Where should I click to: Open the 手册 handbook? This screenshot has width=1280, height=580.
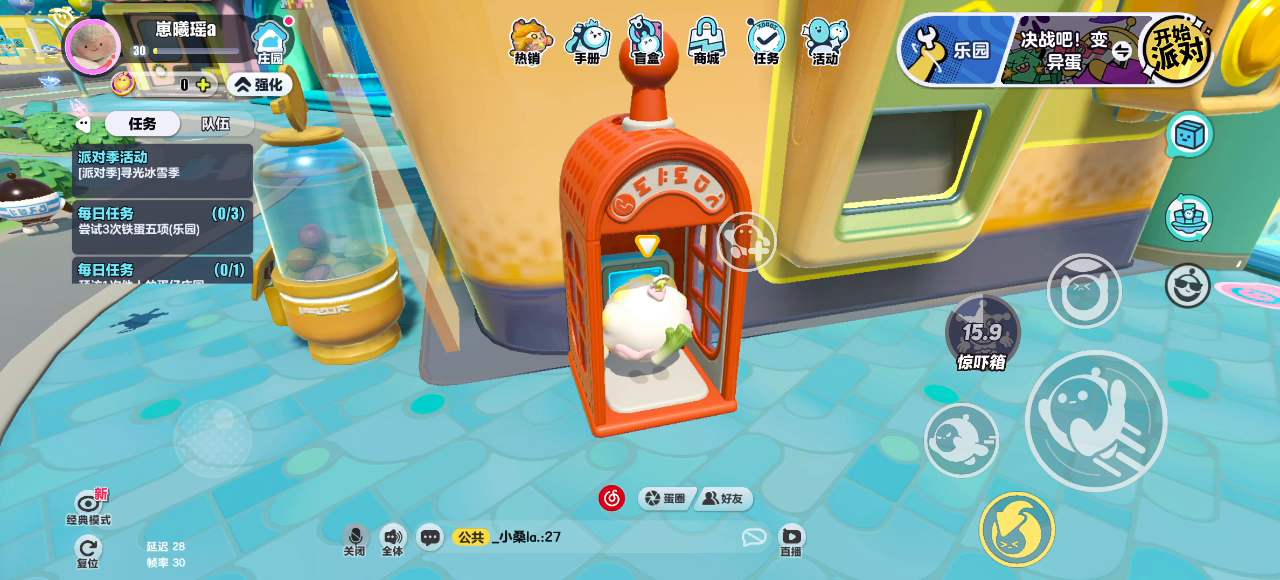[587, 42]
